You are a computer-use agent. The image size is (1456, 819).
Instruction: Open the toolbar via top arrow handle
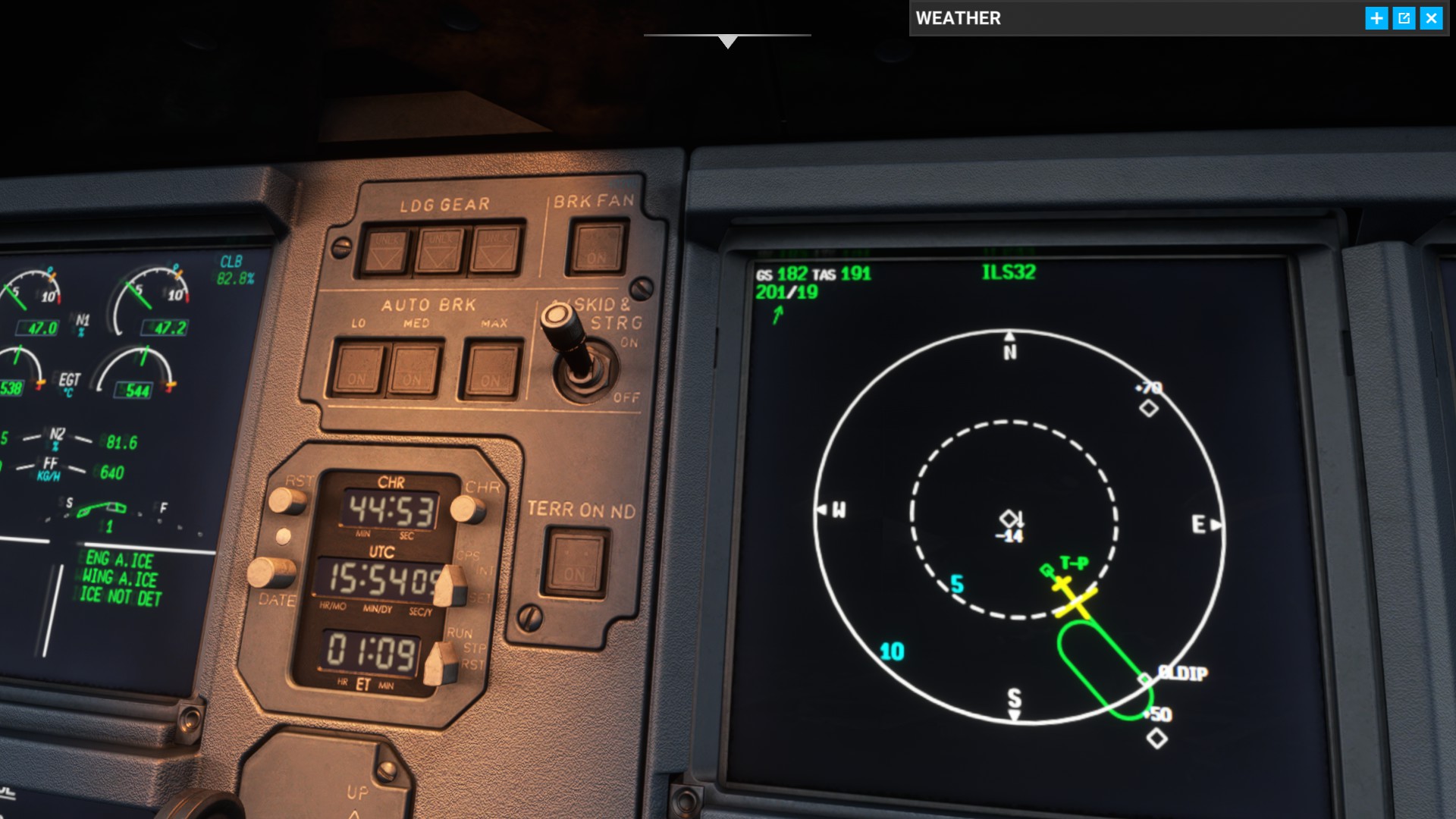(727, 41)
